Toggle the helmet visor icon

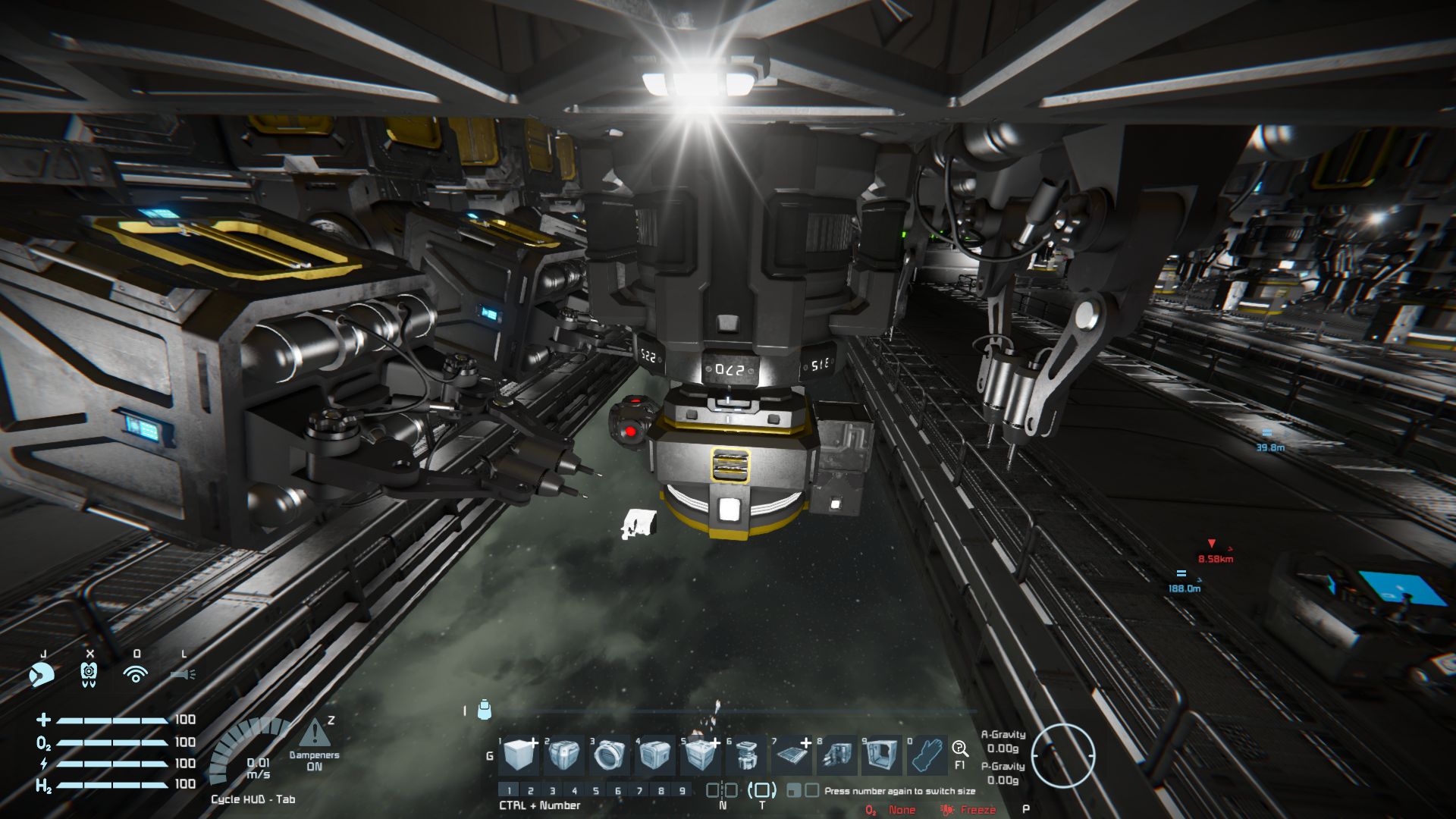[42, 673]
